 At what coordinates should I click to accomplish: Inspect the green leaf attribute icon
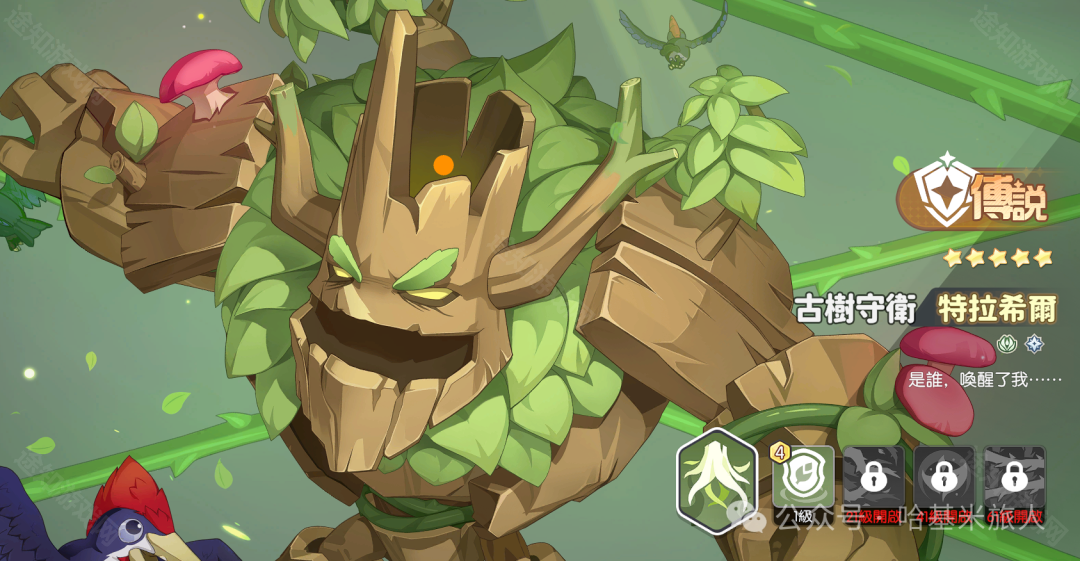coord(1007,344)
